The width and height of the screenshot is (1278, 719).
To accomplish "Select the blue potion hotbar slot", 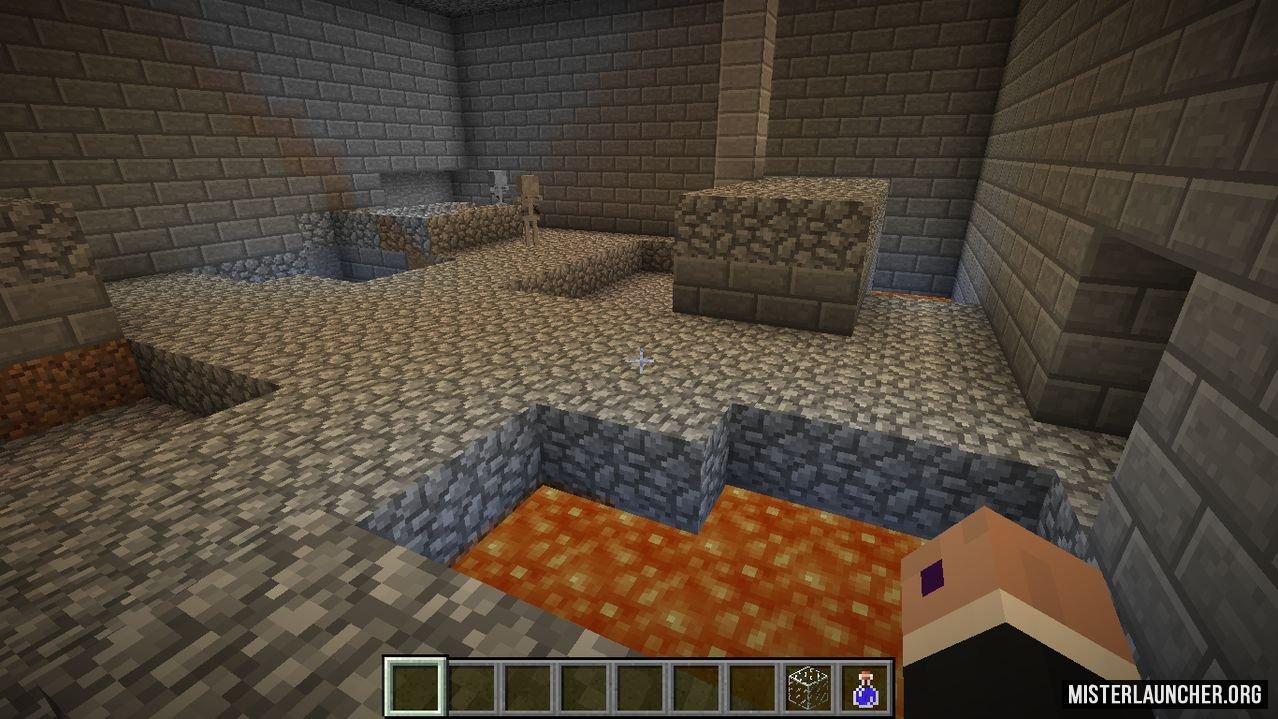I will [865, 686].
